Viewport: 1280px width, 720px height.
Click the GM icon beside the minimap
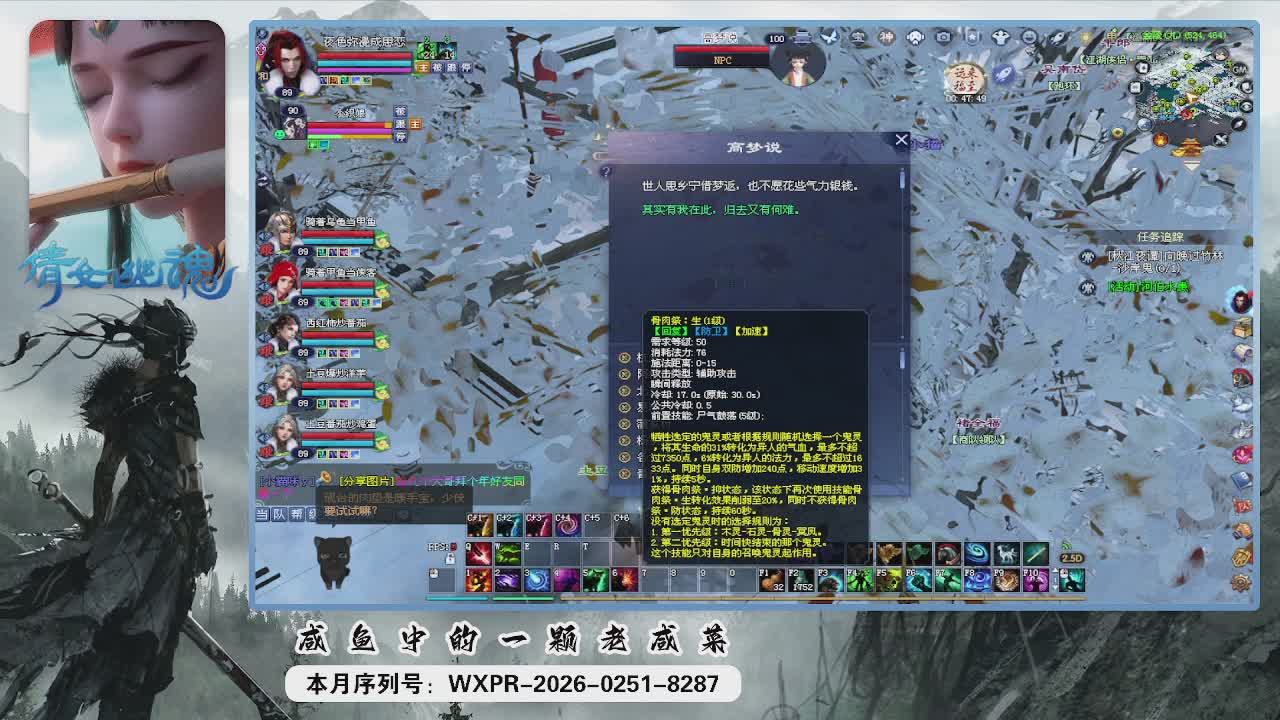(x=1238, y=70)
